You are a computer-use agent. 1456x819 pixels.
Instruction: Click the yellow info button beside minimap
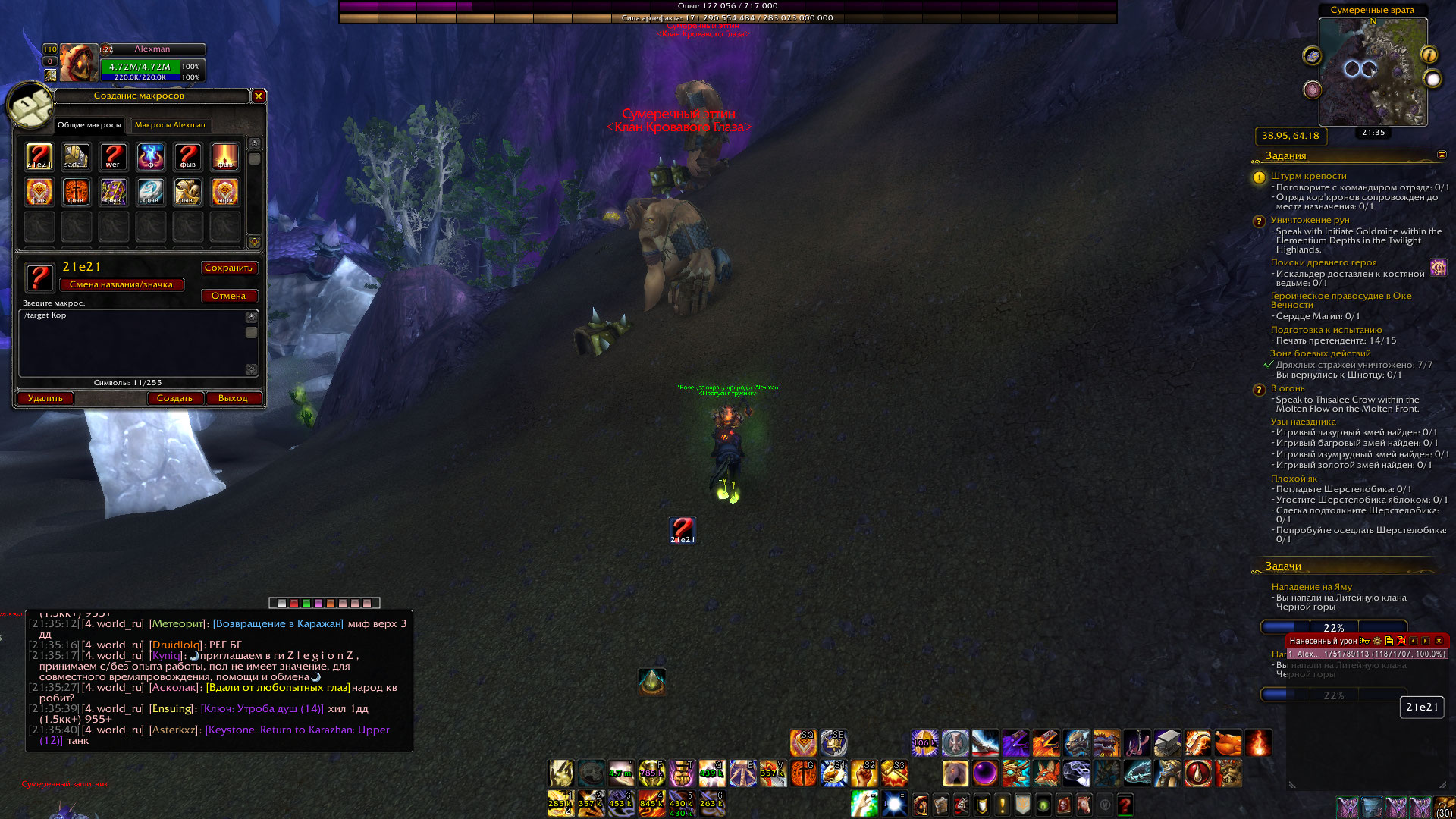(1429, 55)
